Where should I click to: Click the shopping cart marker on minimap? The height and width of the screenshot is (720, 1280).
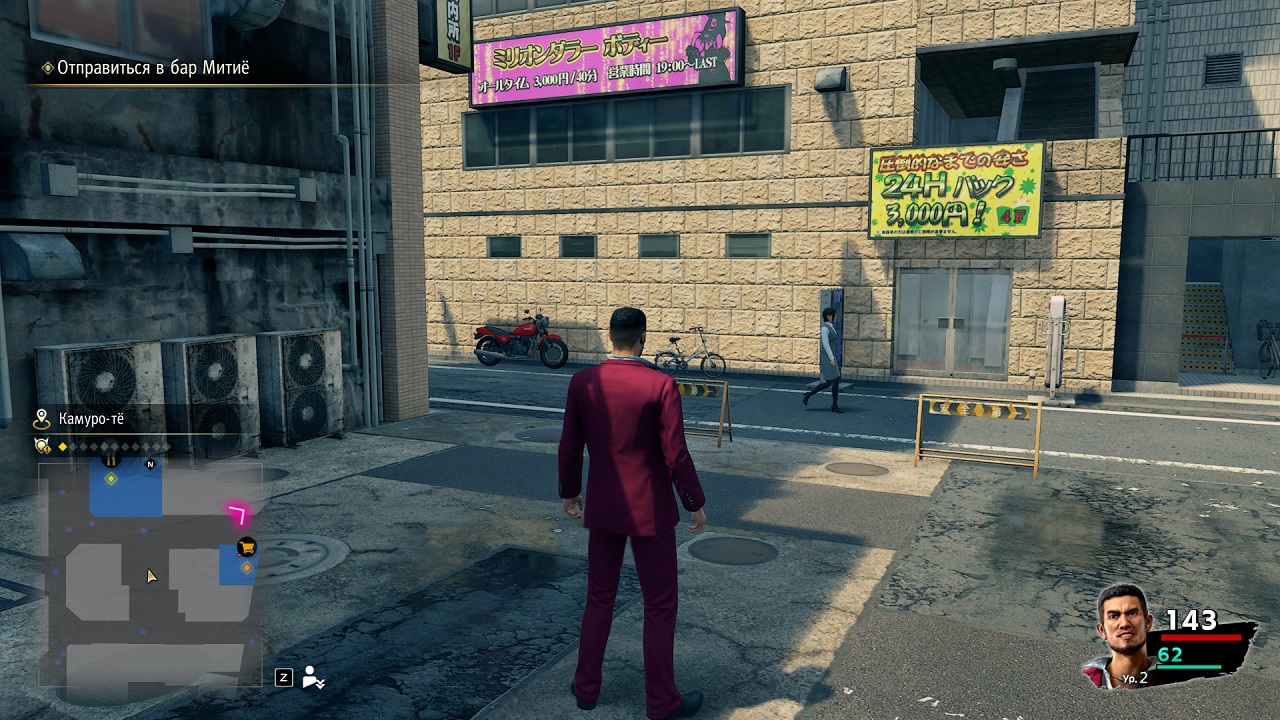pyautogui.click(x=245, y=547)
